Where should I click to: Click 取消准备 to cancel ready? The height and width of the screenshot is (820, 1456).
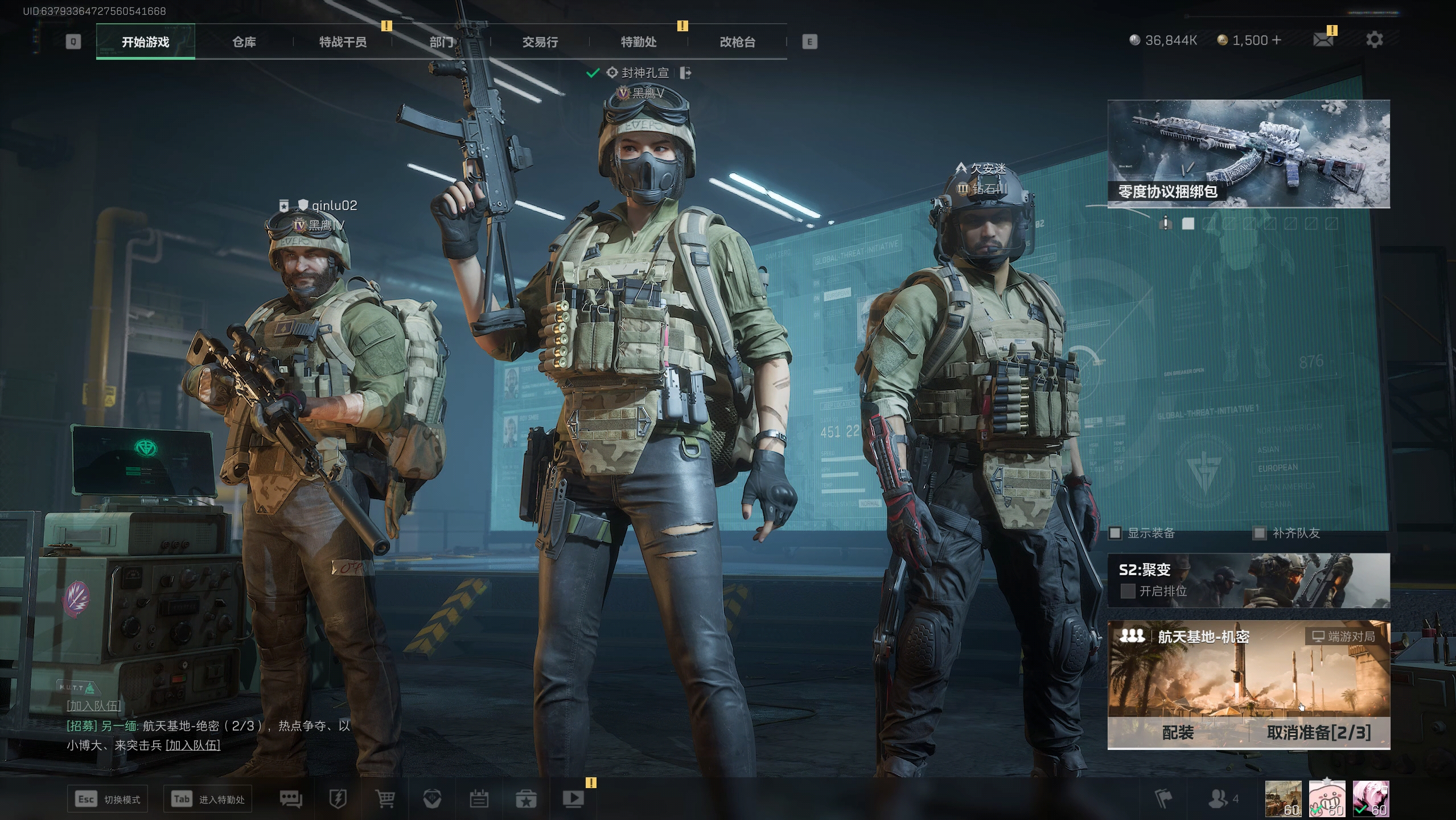tap(1318, 732)
